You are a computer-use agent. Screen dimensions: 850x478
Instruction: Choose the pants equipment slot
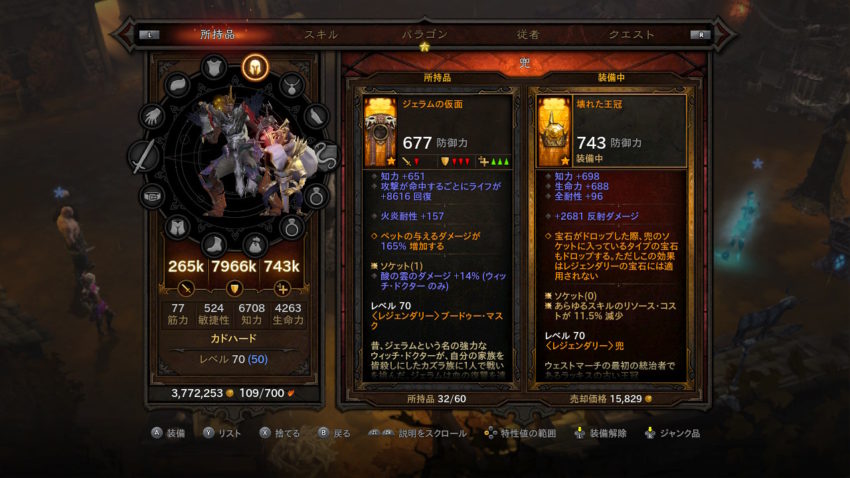177,228
